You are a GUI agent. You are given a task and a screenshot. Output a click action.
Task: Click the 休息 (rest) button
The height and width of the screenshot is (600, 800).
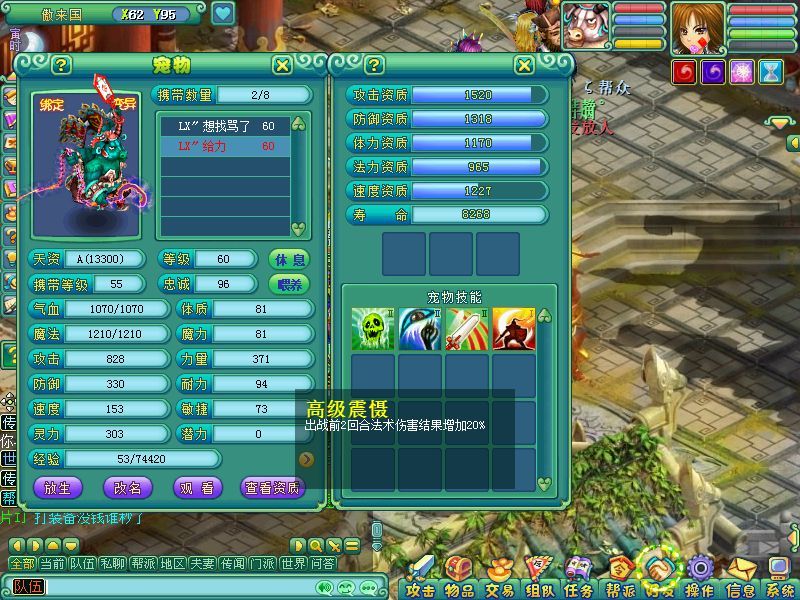289,259
